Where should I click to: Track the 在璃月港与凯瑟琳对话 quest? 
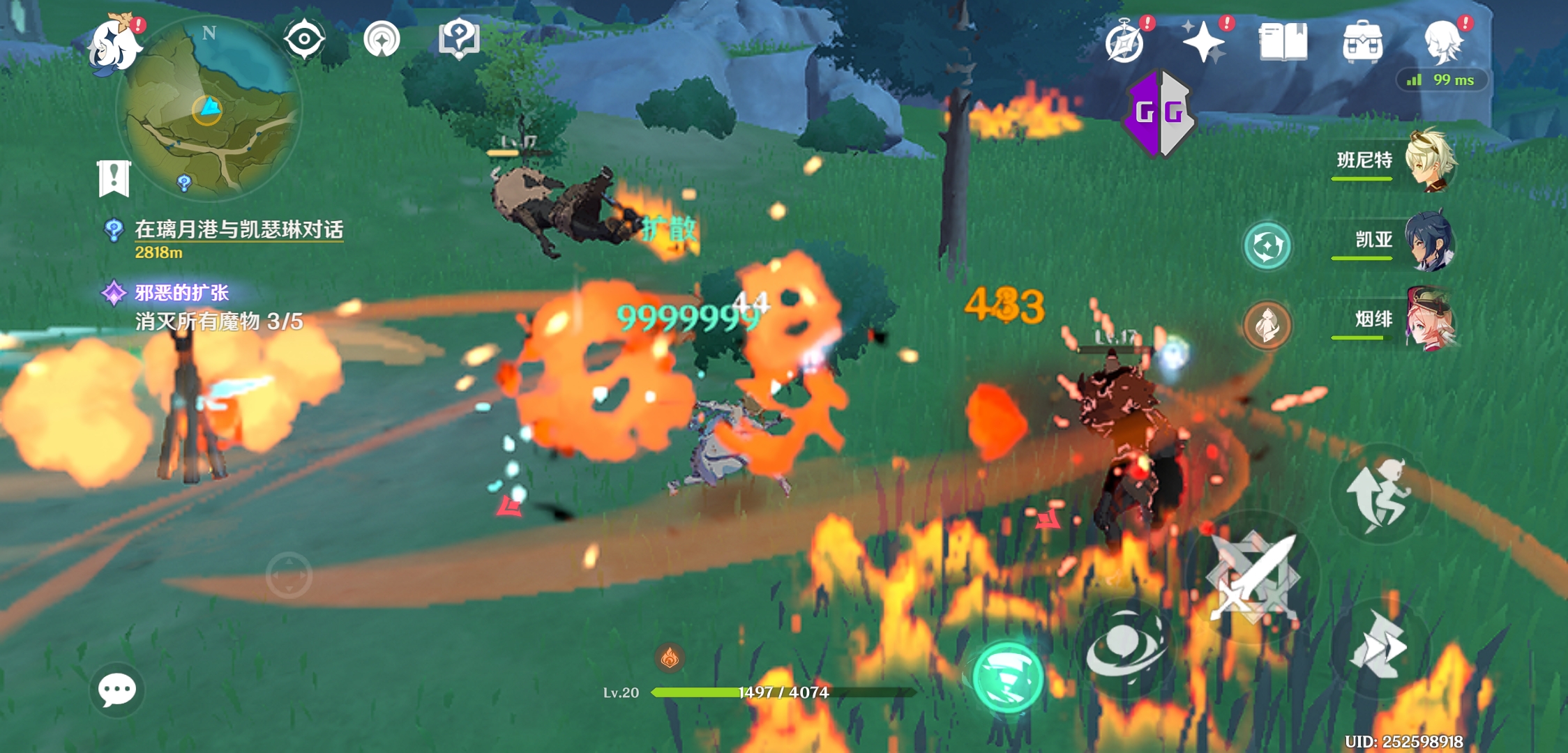(x=238, y=230)
